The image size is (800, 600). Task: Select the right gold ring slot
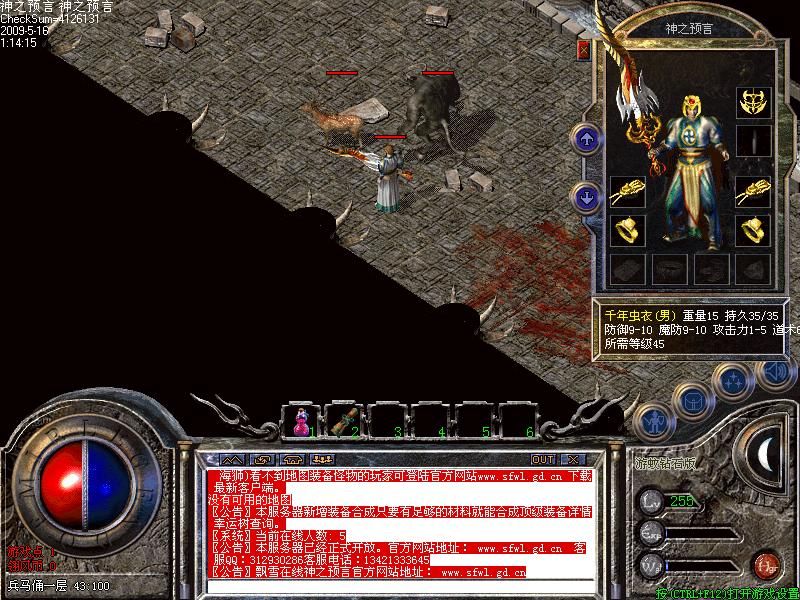click(x=752, y=231)
